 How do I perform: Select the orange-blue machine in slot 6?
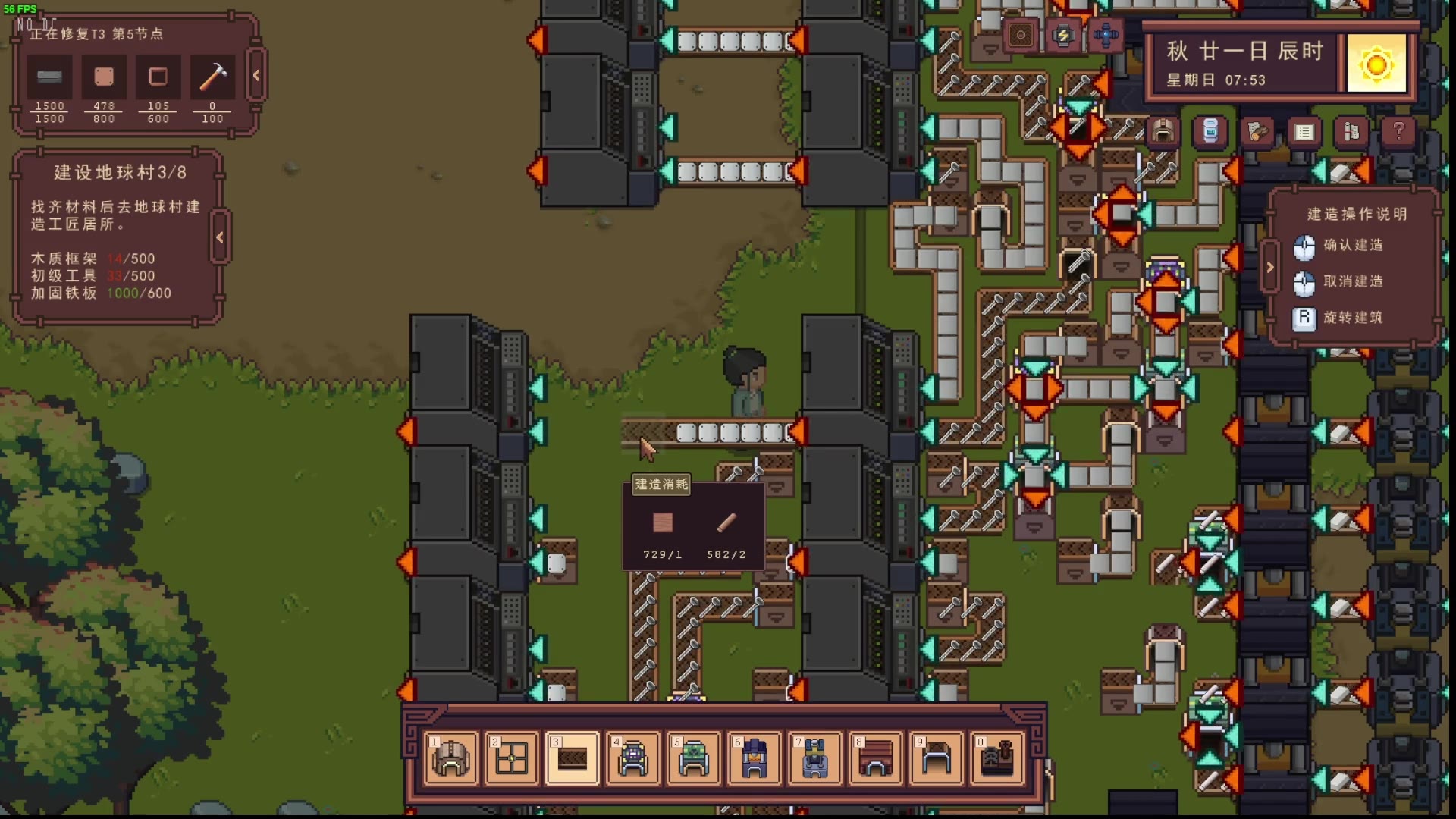click(755, 758)
